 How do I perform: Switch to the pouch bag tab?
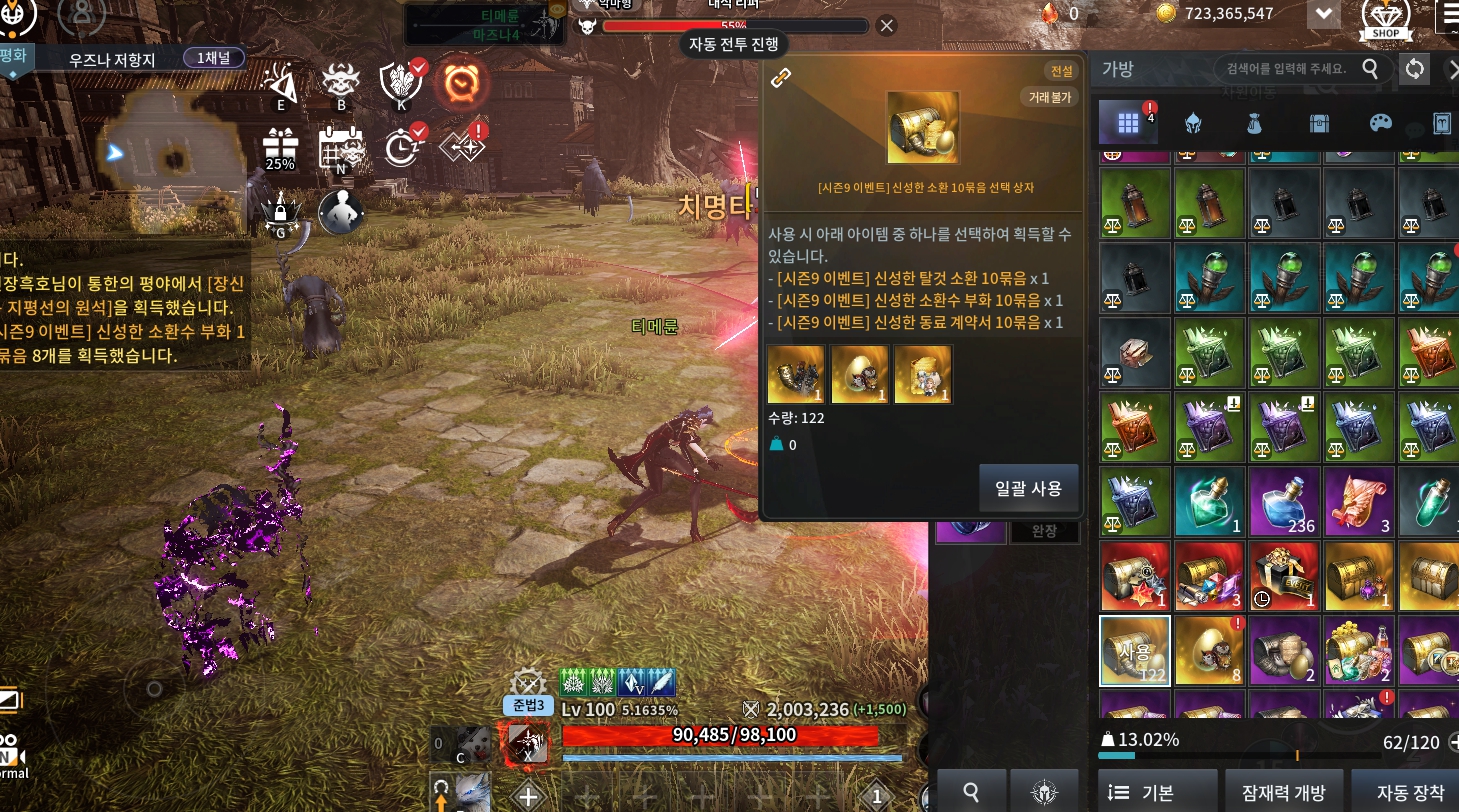[x=1254, y=123]
